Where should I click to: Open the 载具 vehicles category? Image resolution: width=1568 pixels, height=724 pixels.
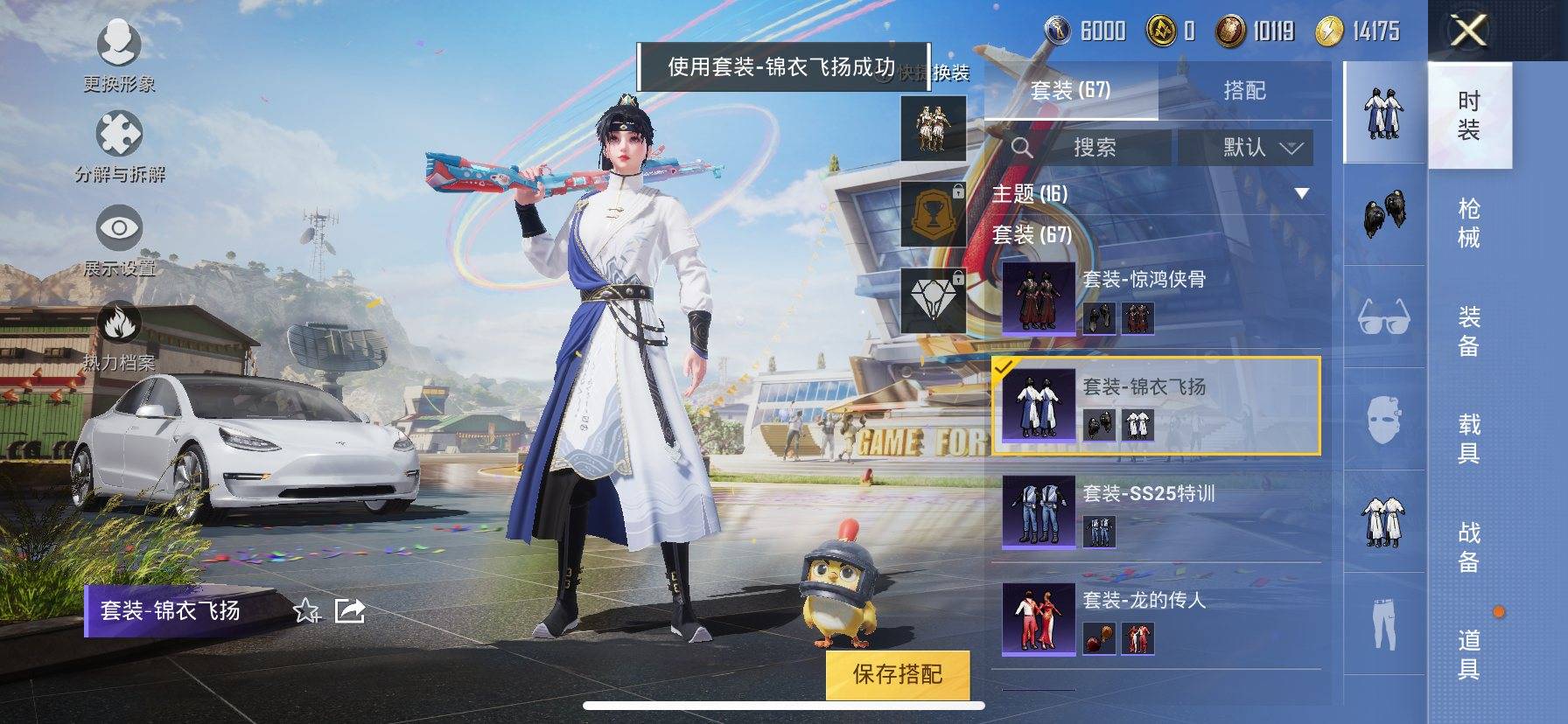(x=1469, y=438)
